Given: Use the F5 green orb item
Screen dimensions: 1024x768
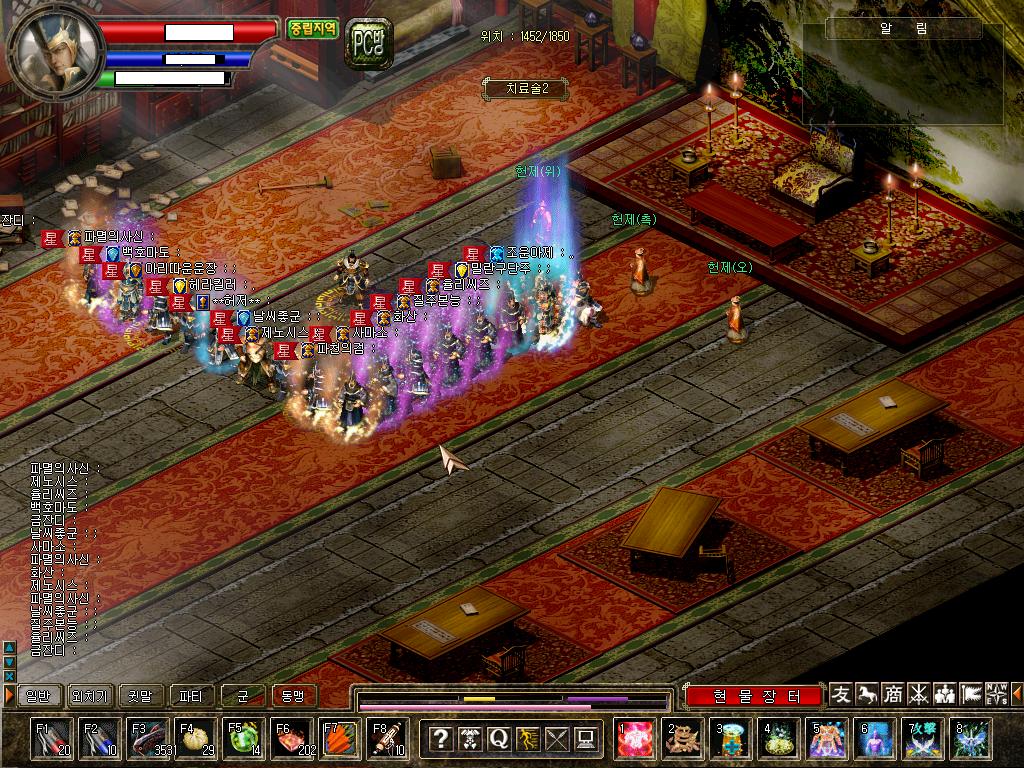Looking at the screenshot, I should [243, 739].
